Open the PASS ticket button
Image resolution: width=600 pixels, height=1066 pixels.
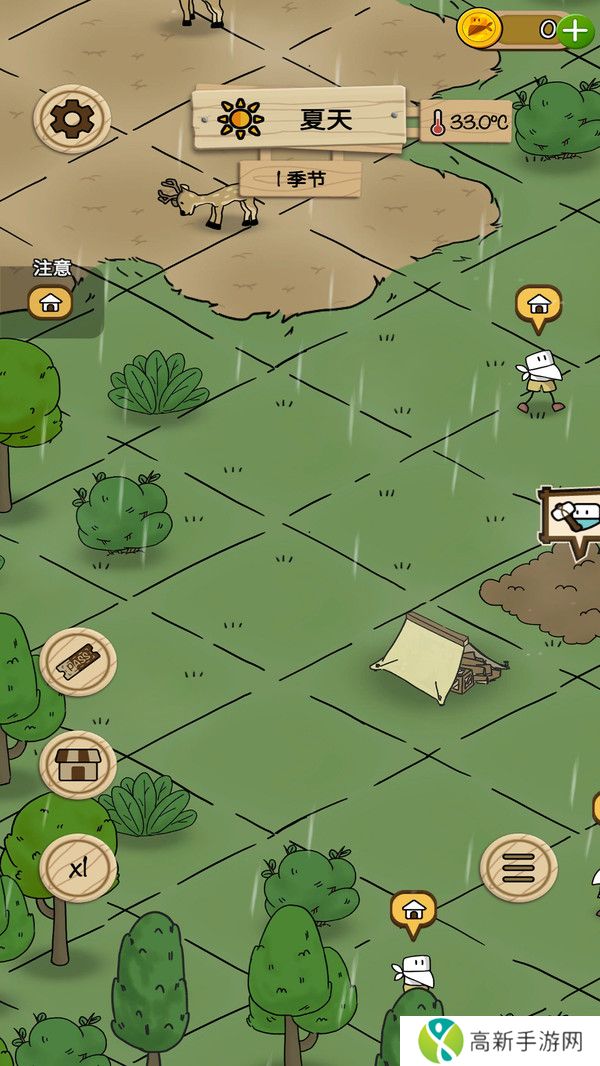pos(77,662)
